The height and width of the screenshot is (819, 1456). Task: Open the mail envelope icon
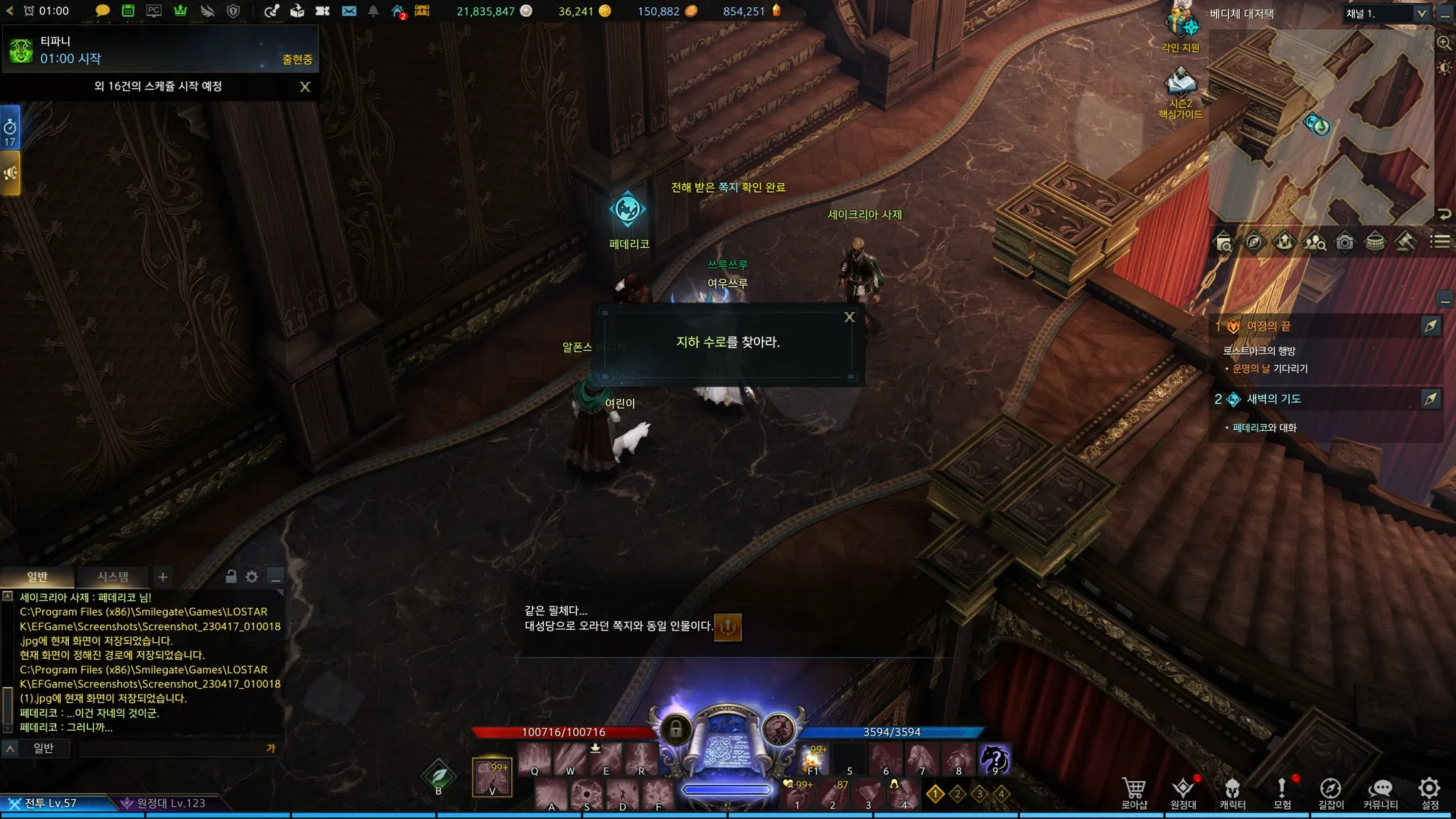click(348, 11)
